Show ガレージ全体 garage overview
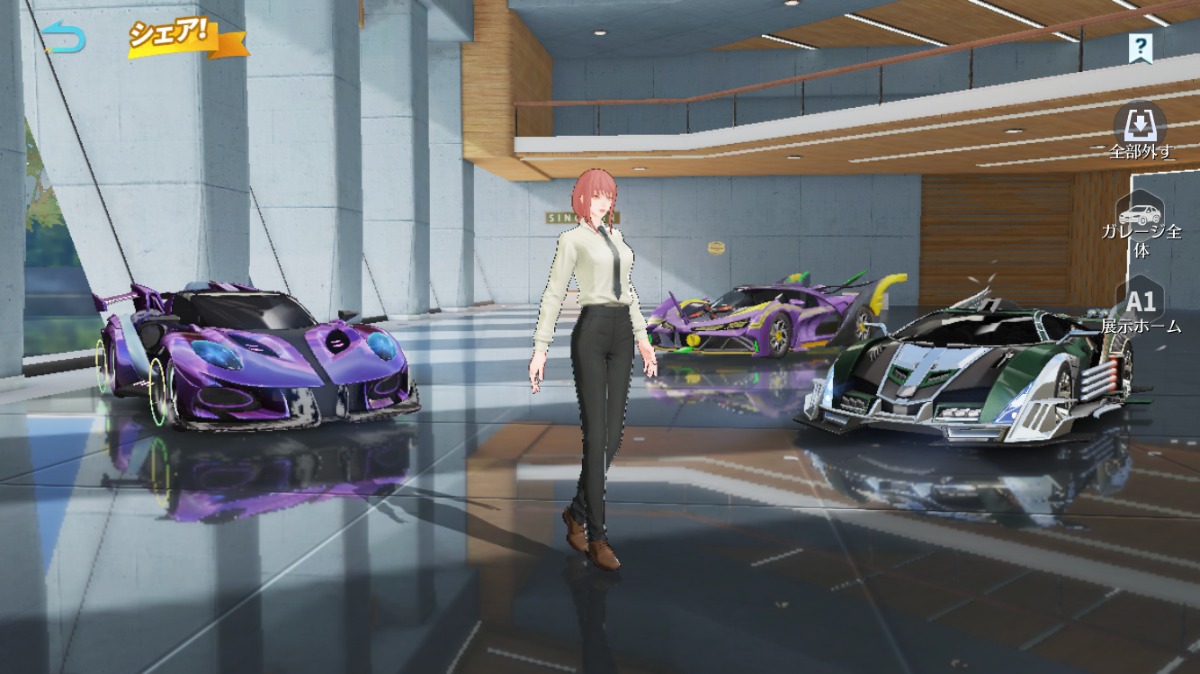The height and width of the screenshot is (674, 1200). point(1140,225)
